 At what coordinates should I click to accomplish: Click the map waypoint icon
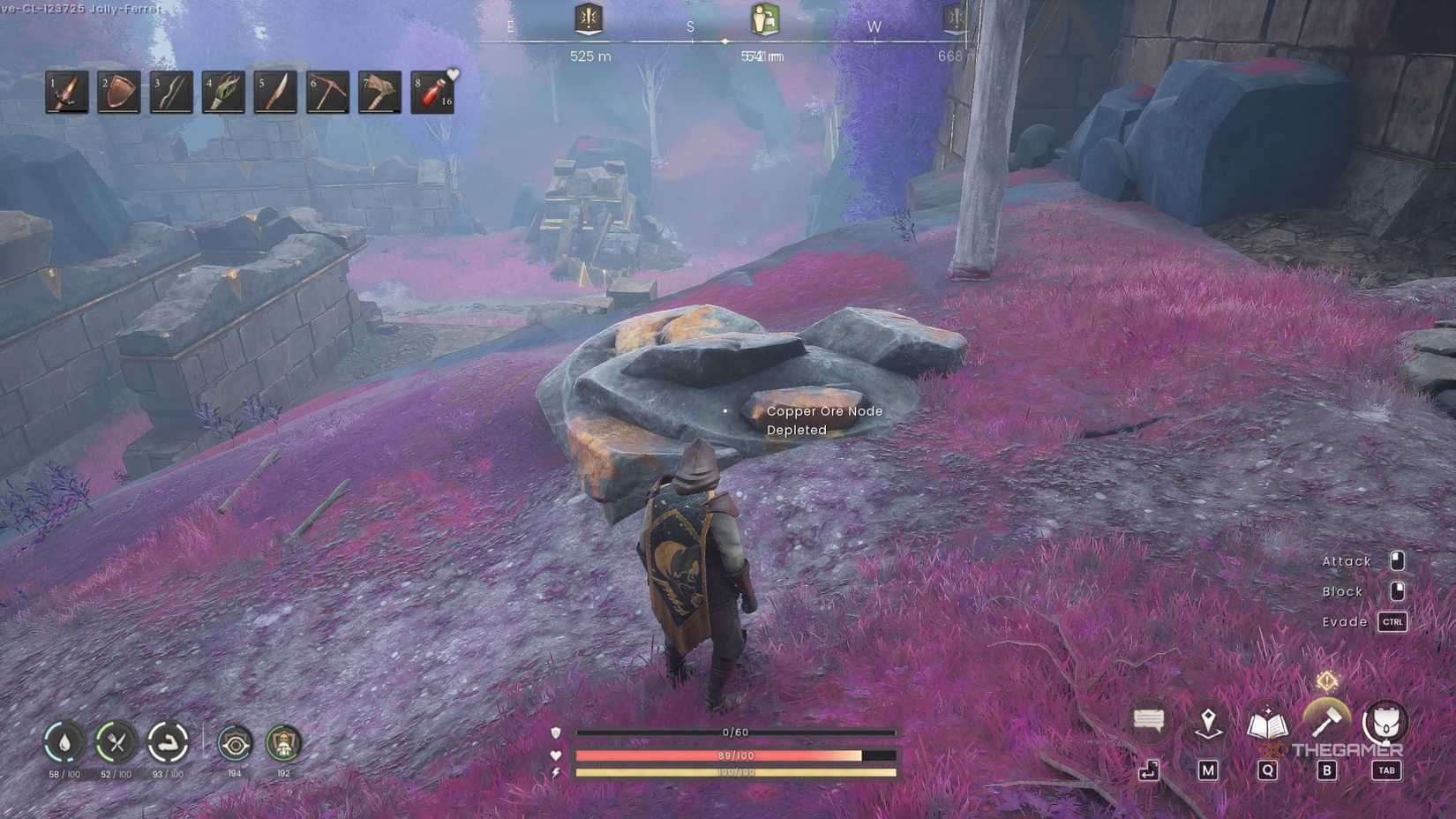coord(1207,721)
